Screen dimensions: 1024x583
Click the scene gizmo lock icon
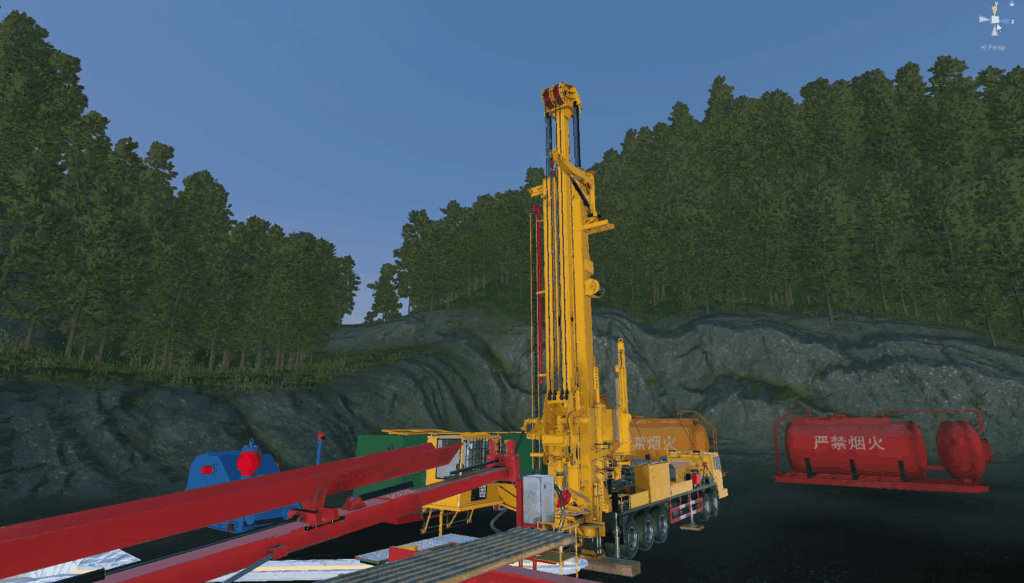1011,5
